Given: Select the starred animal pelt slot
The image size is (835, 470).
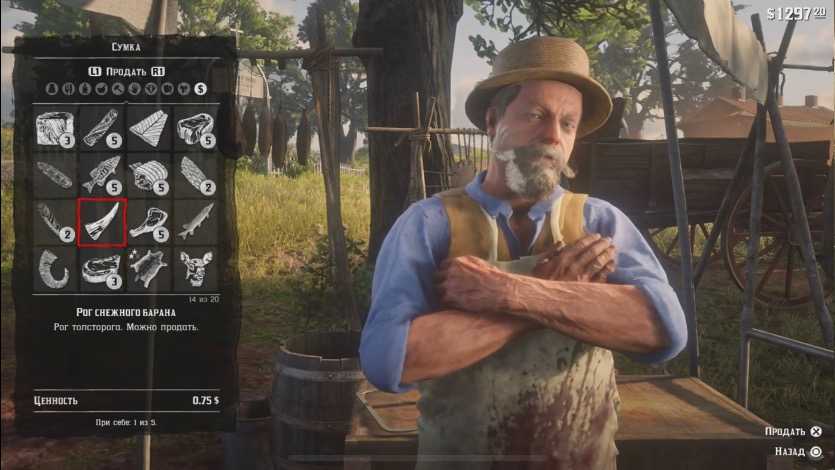Looking at the screenshot, I should tap(149, 268).
